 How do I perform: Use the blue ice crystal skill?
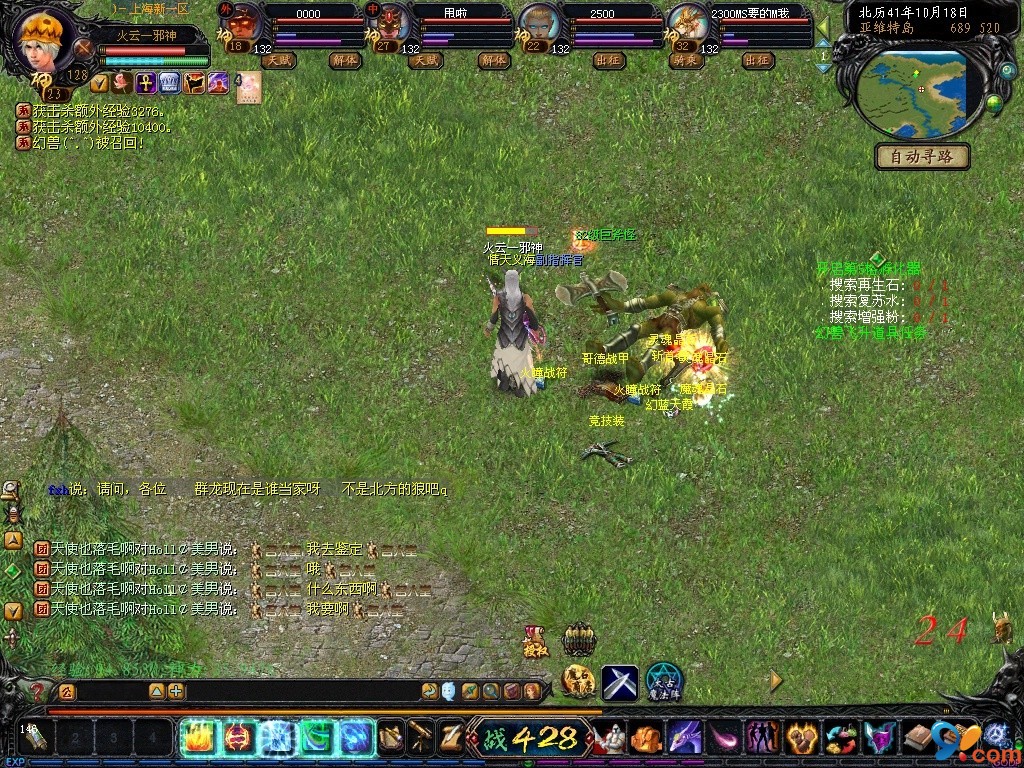pyautogui.click(x=276, y=738)
